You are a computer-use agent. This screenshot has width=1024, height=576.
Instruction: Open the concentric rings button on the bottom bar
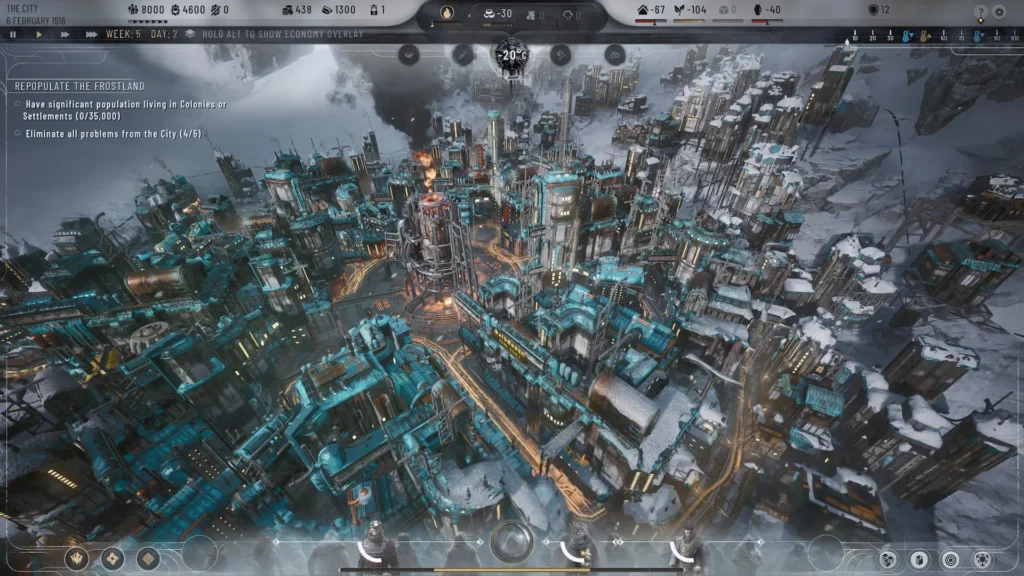(x=950, y=559)
